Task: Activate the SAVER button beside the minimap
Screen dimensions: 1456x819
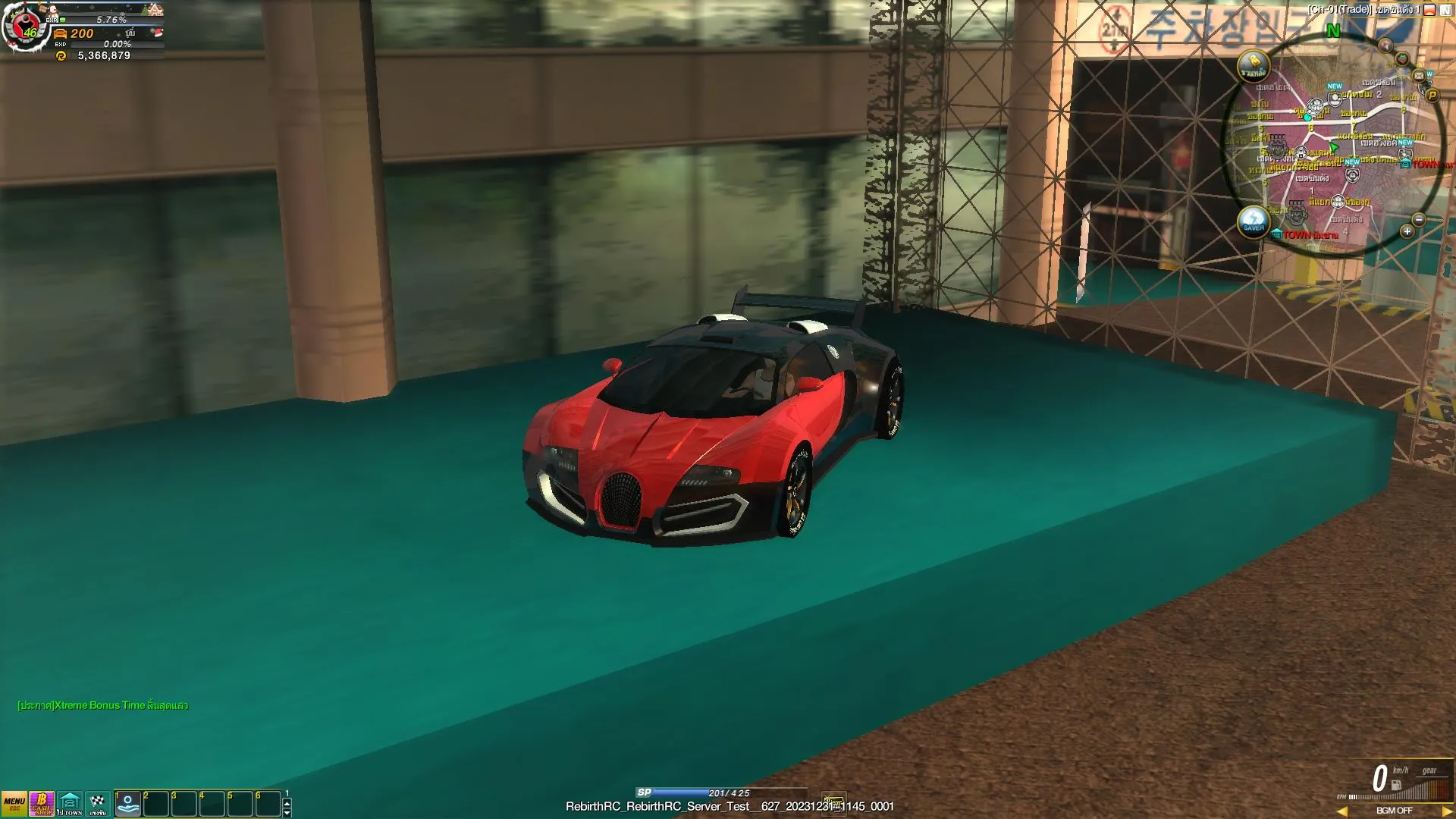Action: click(x=1254, y=222)
